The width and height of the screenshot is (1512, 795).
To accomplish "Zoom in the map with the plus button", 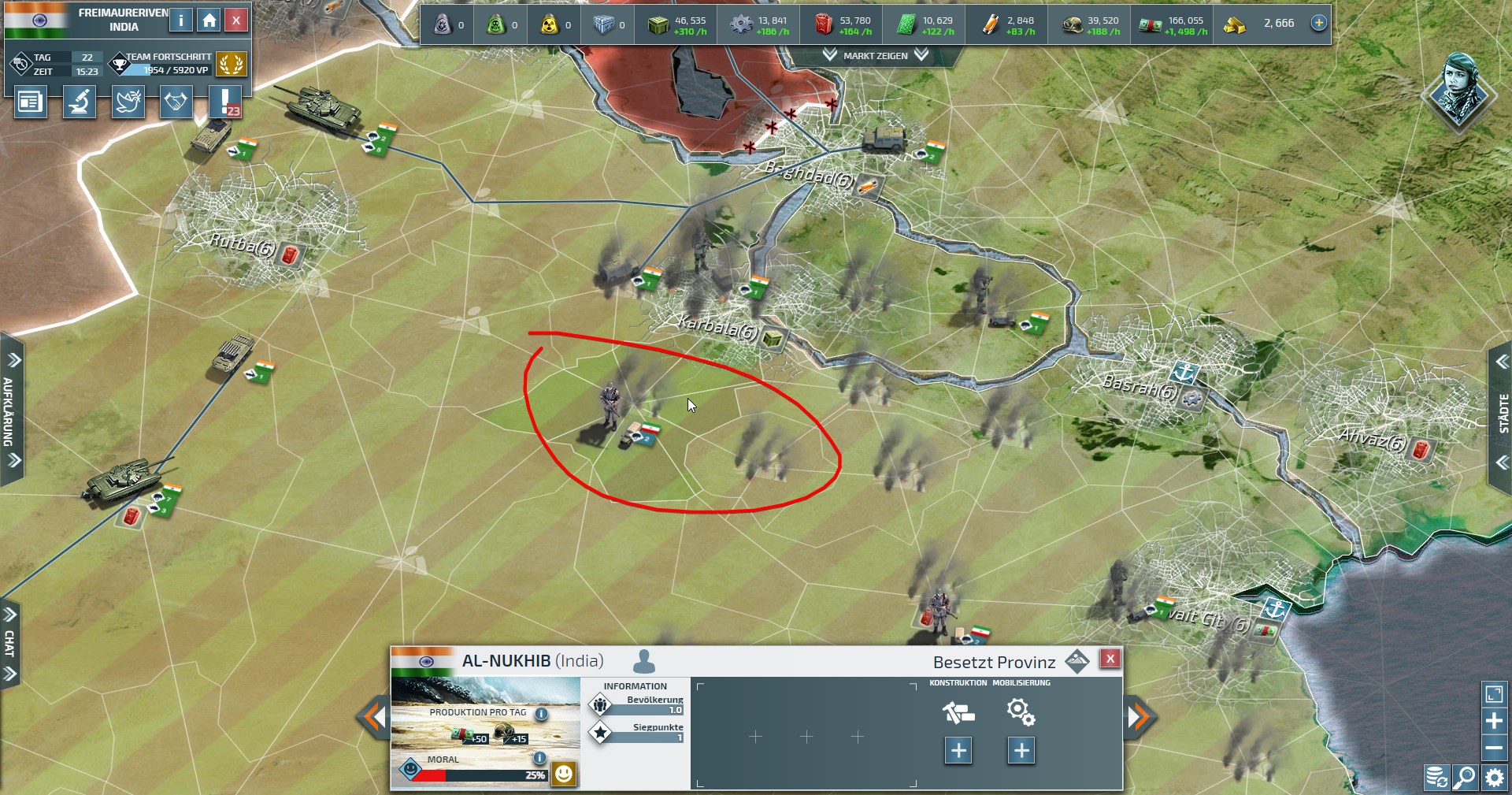I will click(x=1494, y=721).
